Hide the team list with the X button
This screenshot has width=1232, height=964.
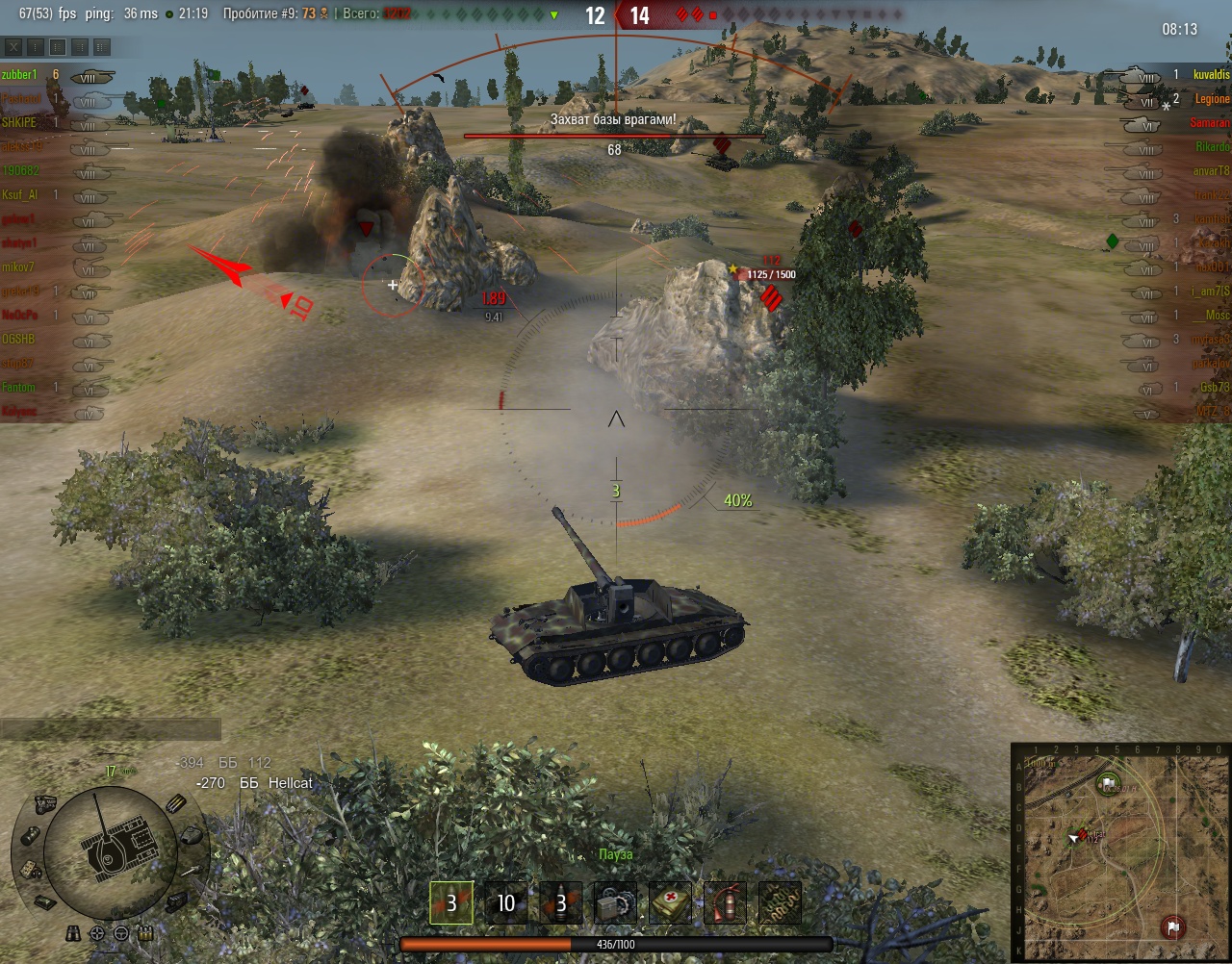[x=13, y=46]
